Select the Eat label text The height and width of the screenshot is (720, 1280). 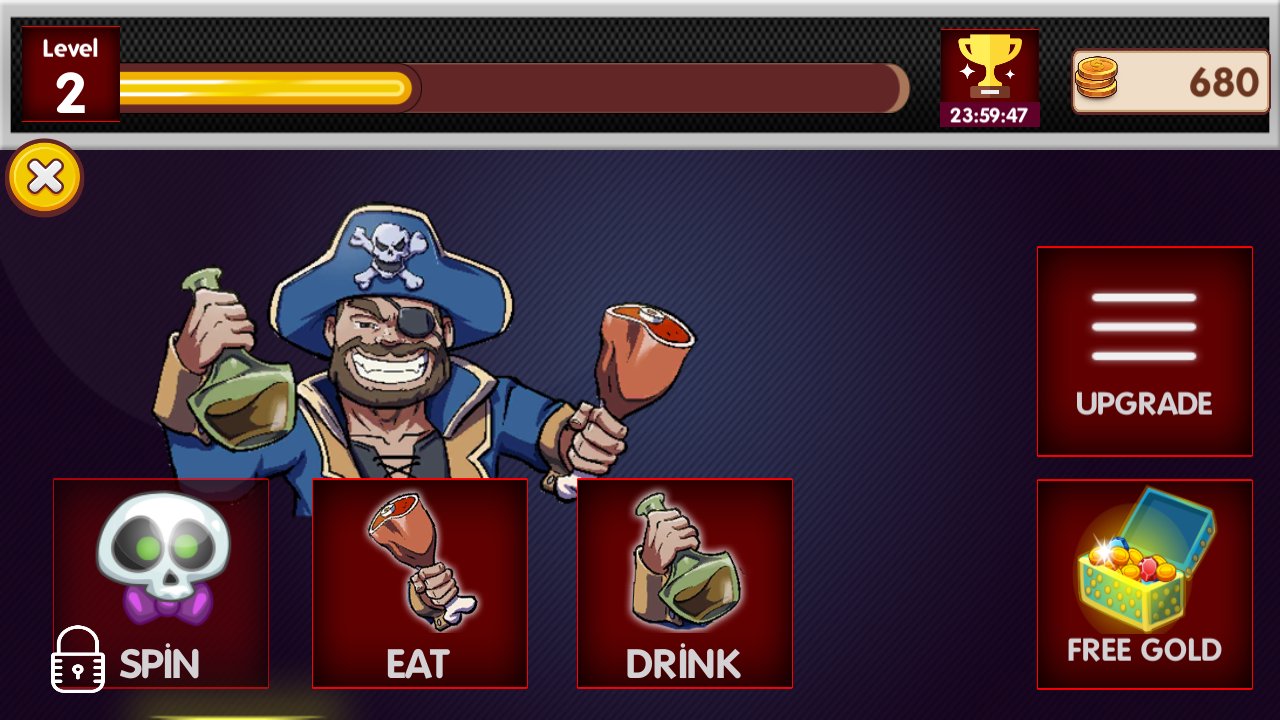(420, 662)
